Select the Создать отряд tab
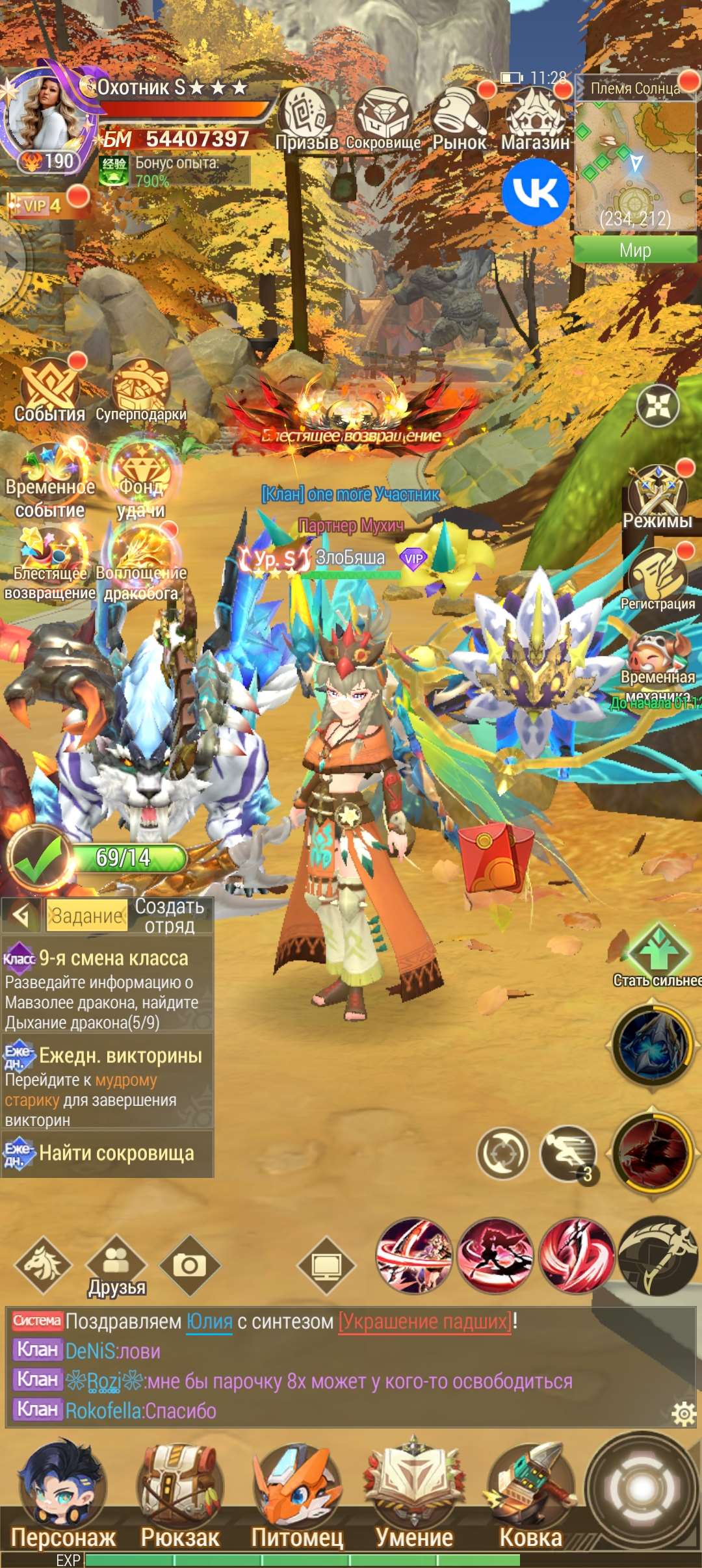 [170, 915]
